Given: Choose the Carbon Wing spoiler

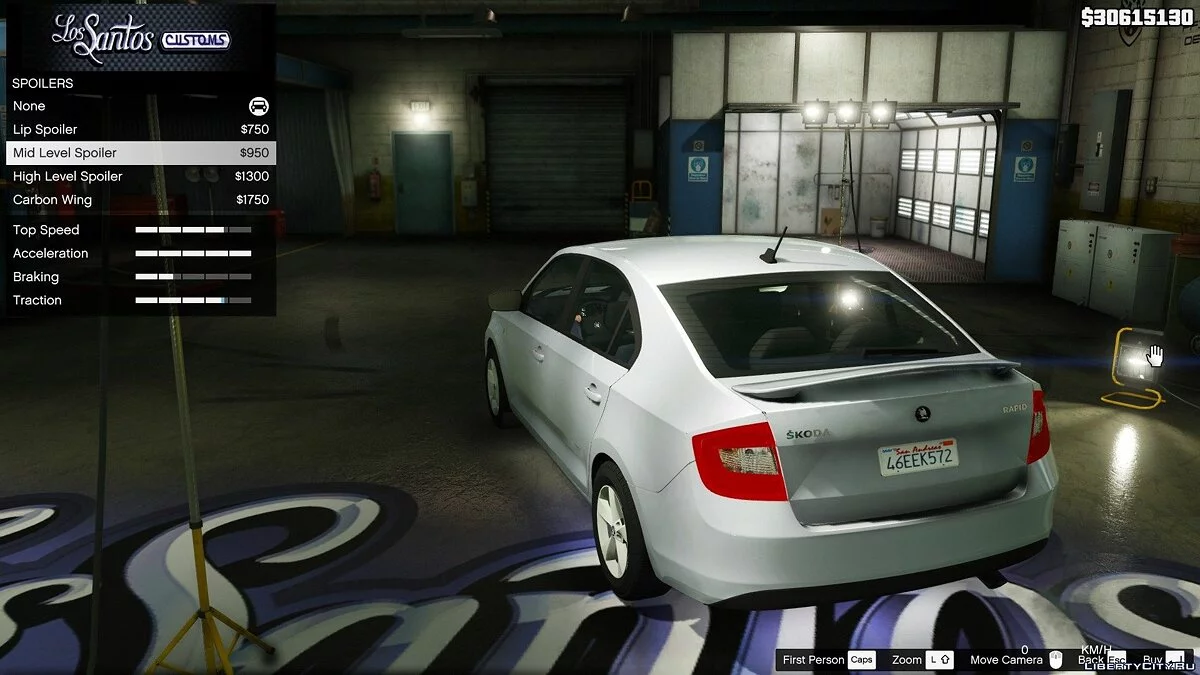Looking at the screenshot, I should [140, 200].
